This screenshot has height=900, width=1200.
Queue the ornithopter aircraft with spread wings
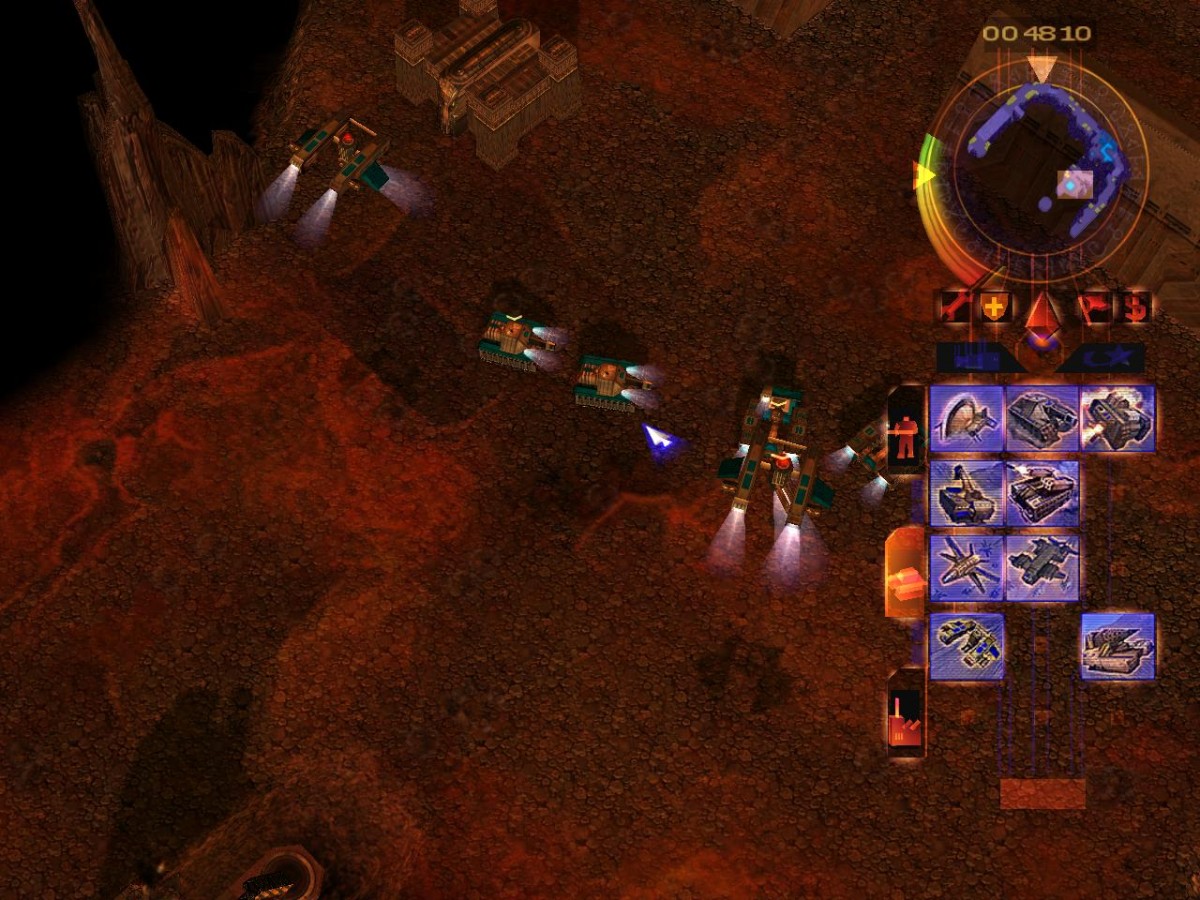click(967, 567)
